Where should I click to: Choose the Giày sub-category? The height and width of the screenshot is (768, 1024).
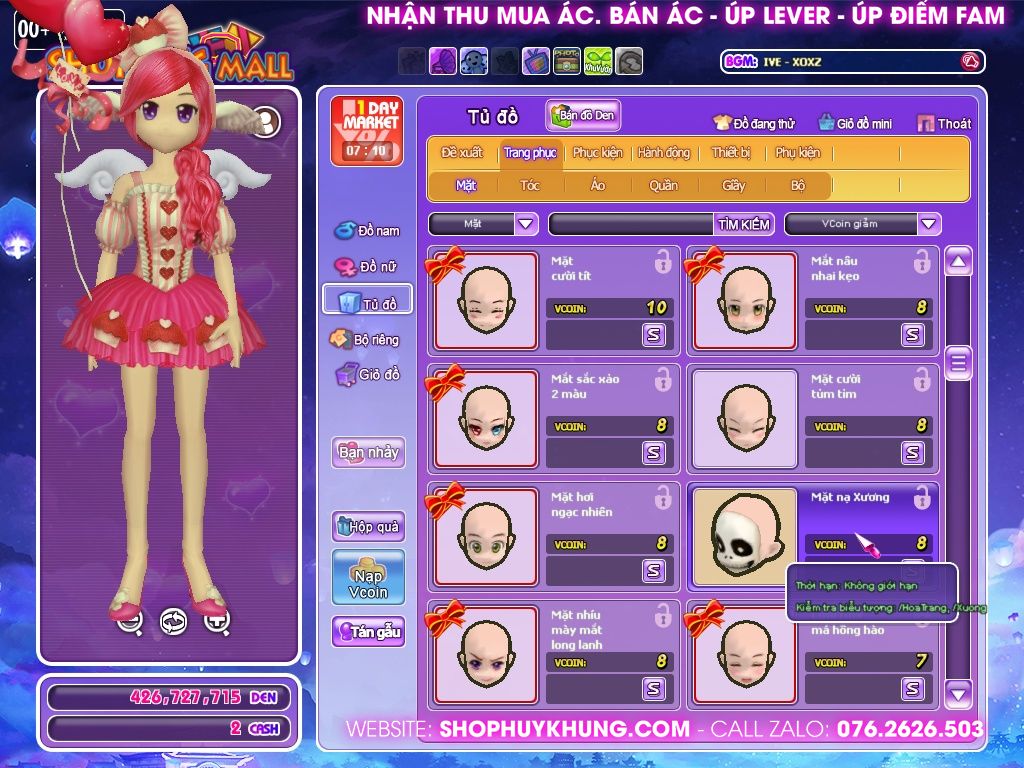coord(733,185)
